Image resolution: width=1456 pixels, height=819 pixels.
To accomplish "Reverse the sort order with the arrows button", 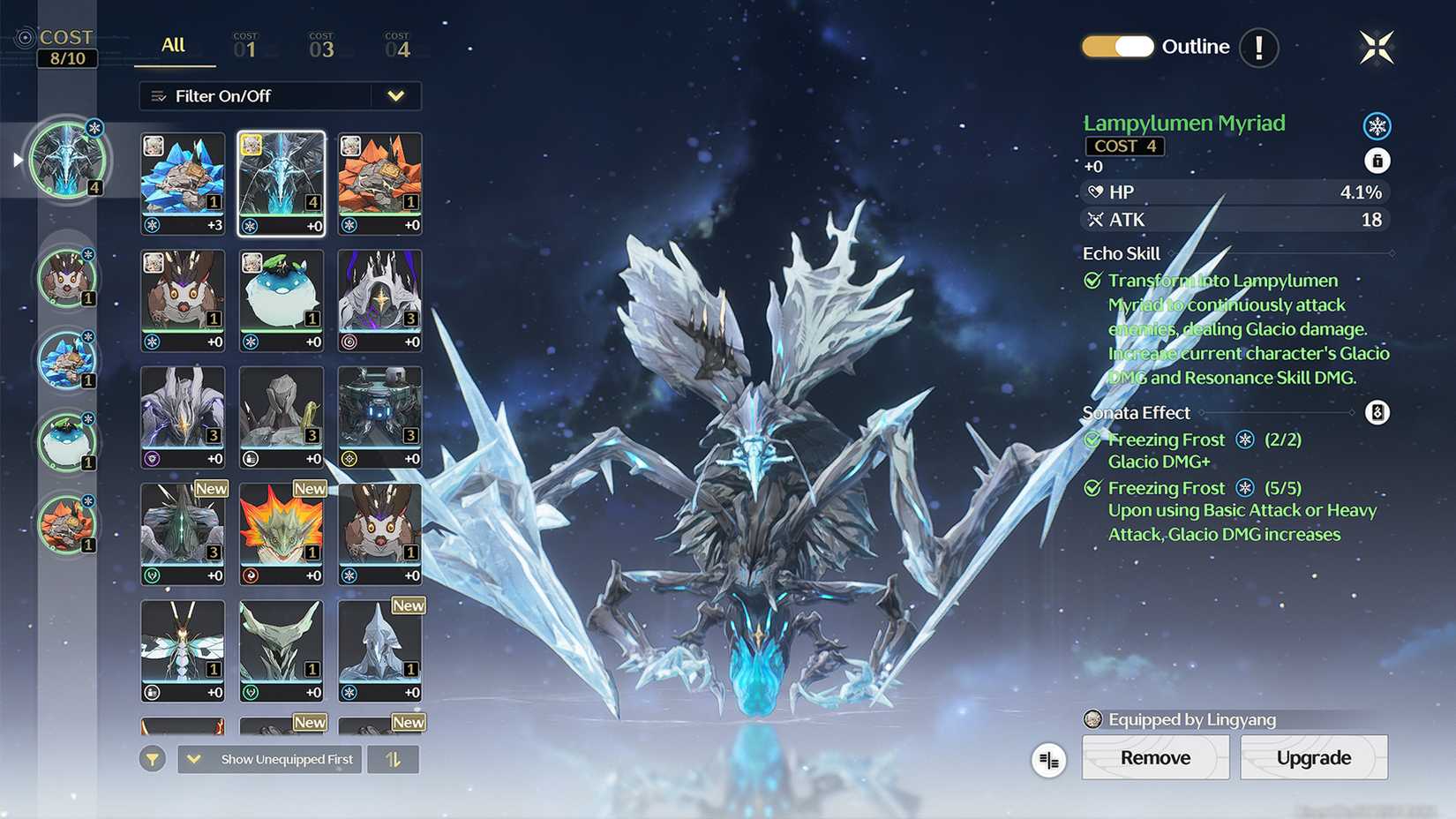I will click(x=393, y=759).
